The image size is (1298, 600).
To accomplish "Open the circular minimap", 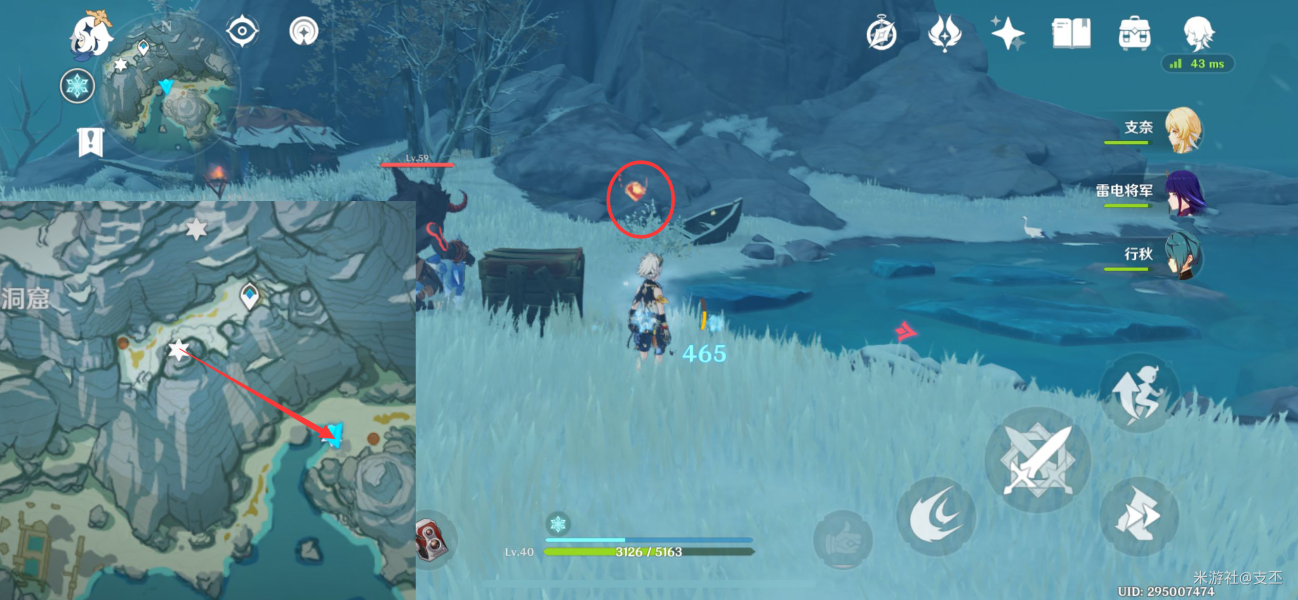I will tap(171, 88).
